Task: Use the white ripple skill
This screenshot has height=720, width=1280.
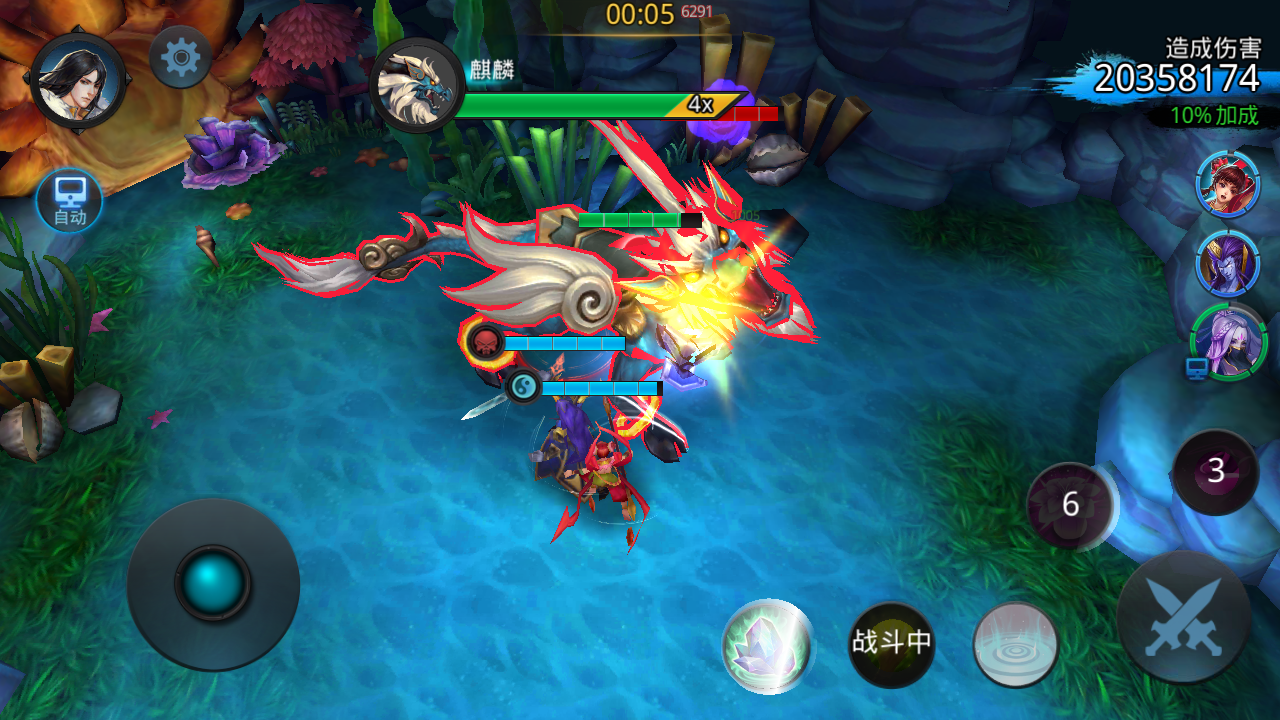Action: pyautogui.click(x=1015, y=644)
